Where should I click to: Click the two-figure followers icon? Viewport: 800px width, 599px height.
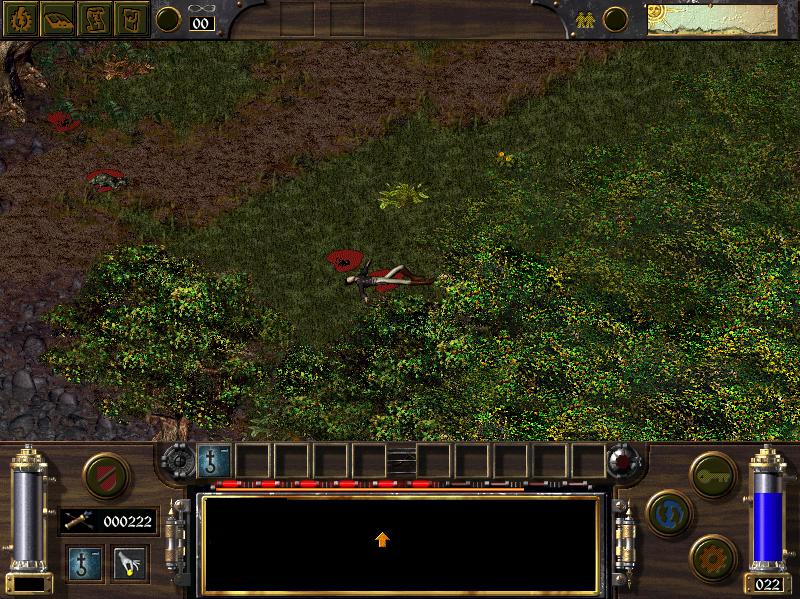click(582, 18)
